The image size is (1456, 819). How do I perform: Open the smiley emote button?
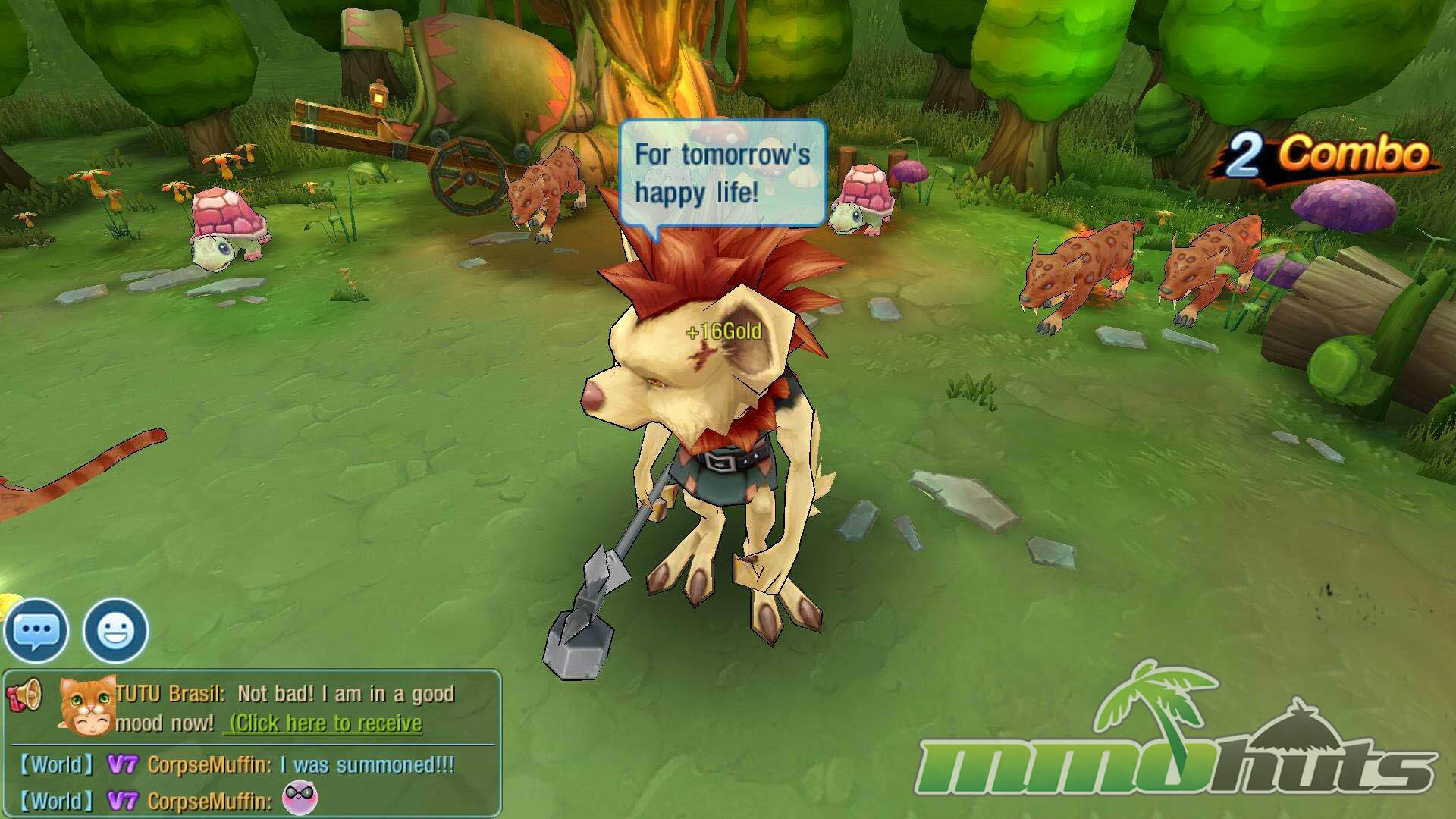tap(115, 631)
